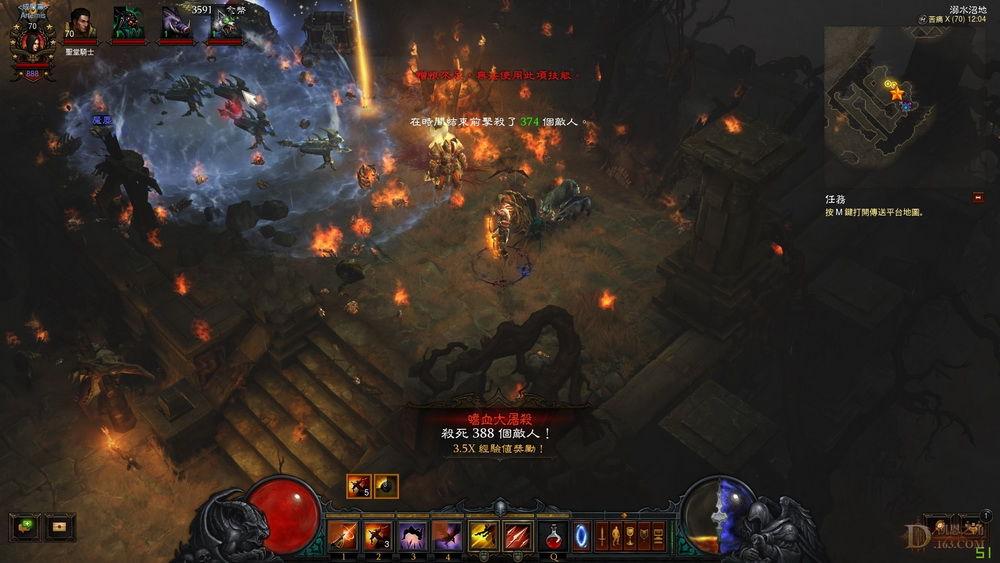Screen dimensions: 1000x563
Task: Click the minimap
Action: (x=879, y=96)
